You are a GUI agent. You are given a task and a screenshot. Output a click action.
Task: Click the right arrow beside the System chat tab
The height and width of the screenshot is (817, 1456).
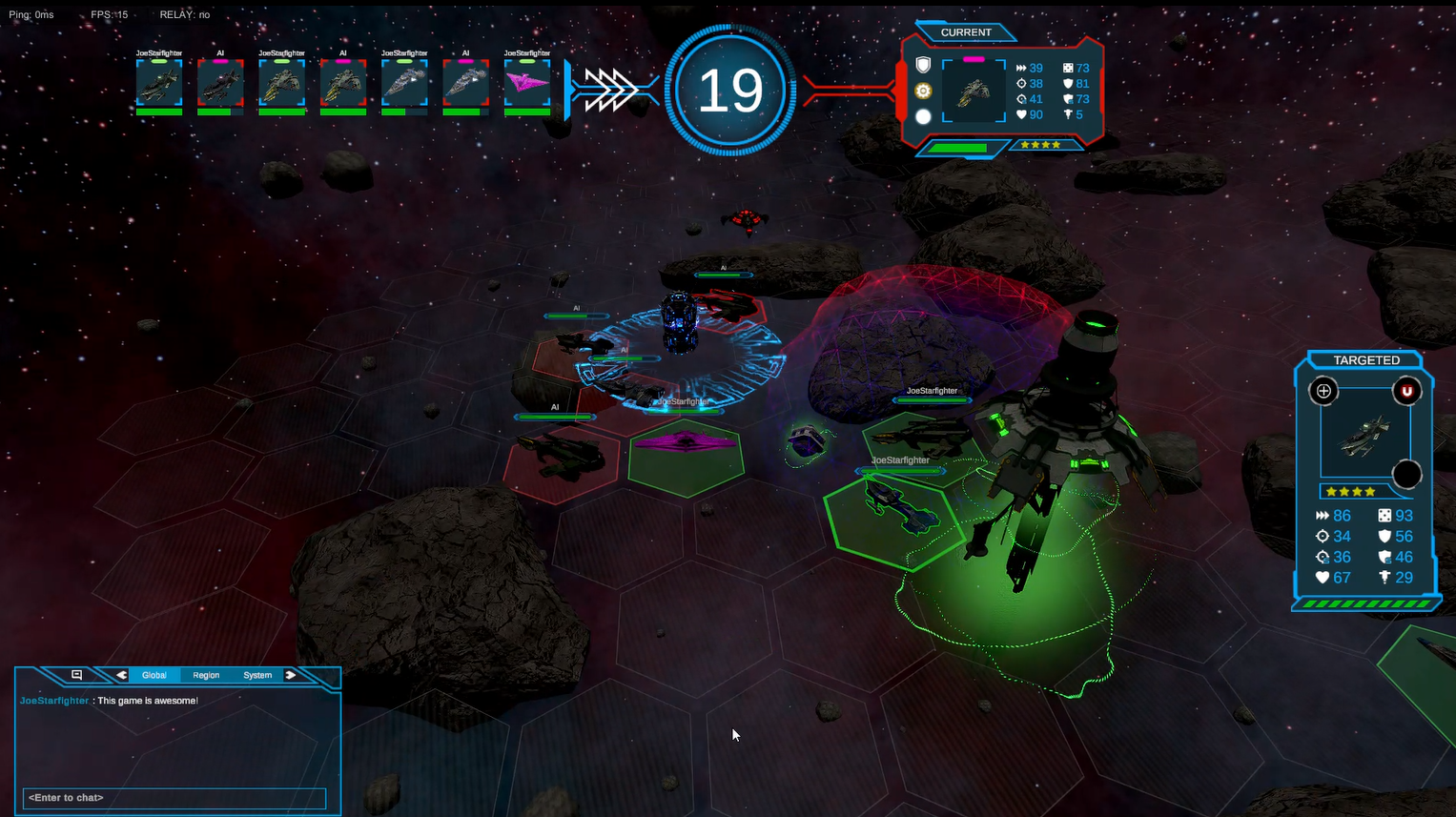[291, 674]
